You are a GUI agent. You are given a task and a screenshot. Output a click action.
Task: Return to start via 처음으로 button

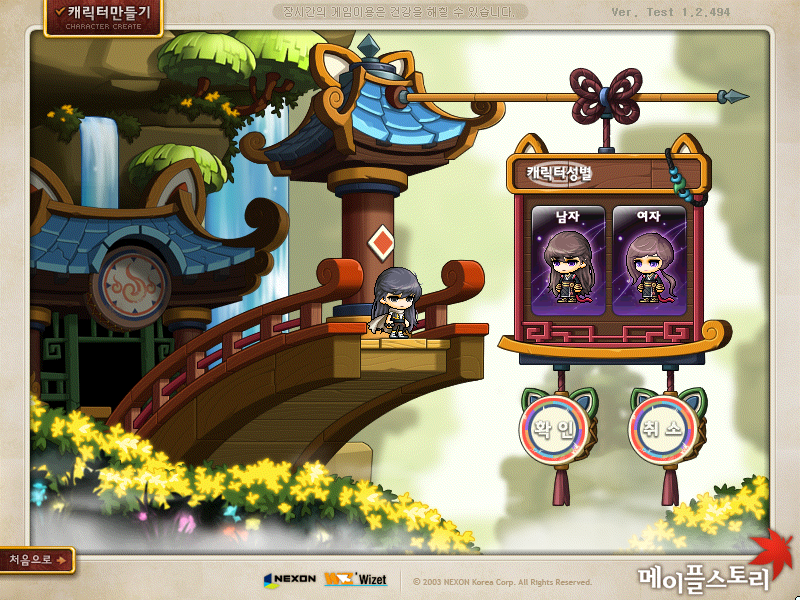[37, 560]
